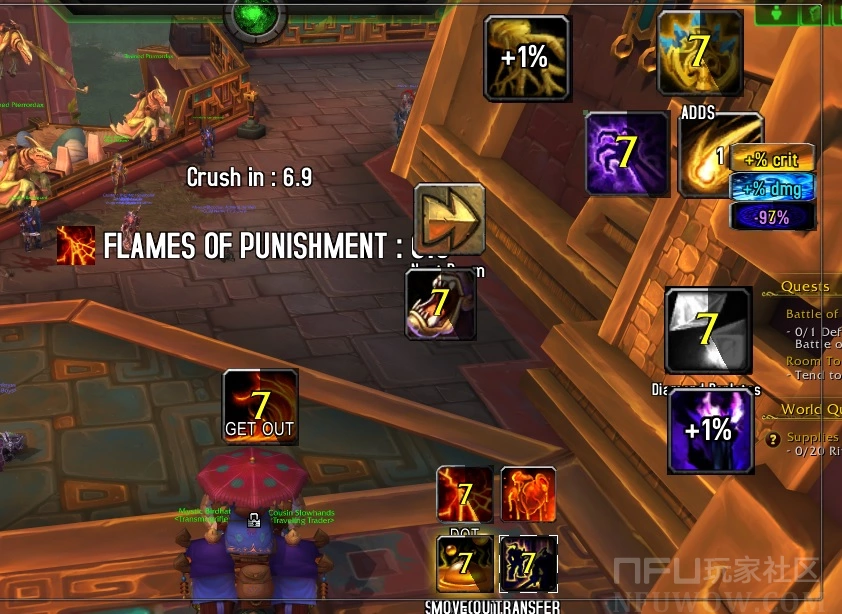The width and height of the screenshot is (842, 614).
Task: Select the DOT red cracks icon
Action: tap(464, 494)
